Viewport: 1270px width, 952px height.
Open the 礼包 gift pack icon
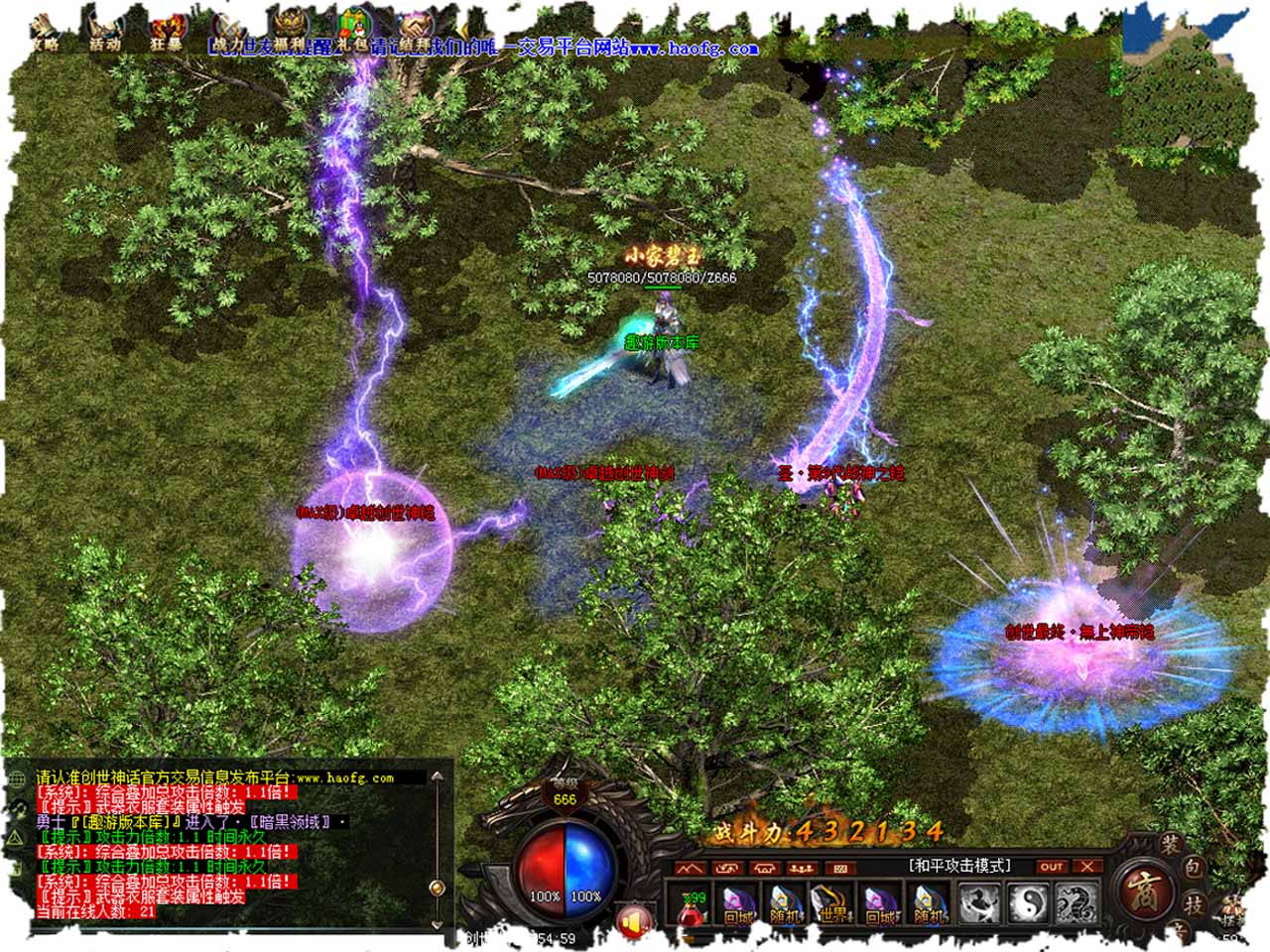pyautogui.click(x=352, y=28)
